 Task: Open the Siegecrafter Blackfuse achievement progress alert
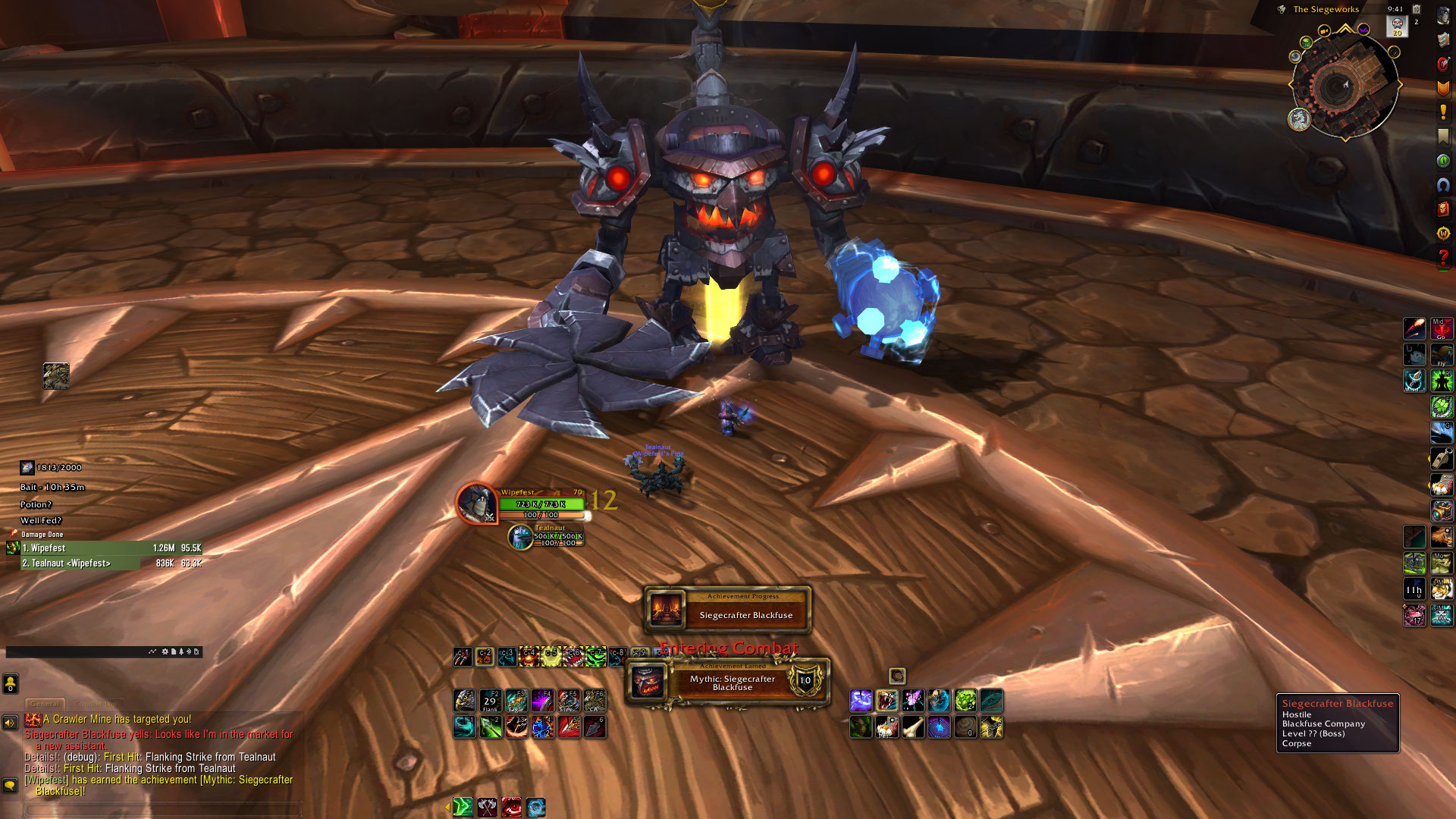pyautogui.click(x=726, y=609)
